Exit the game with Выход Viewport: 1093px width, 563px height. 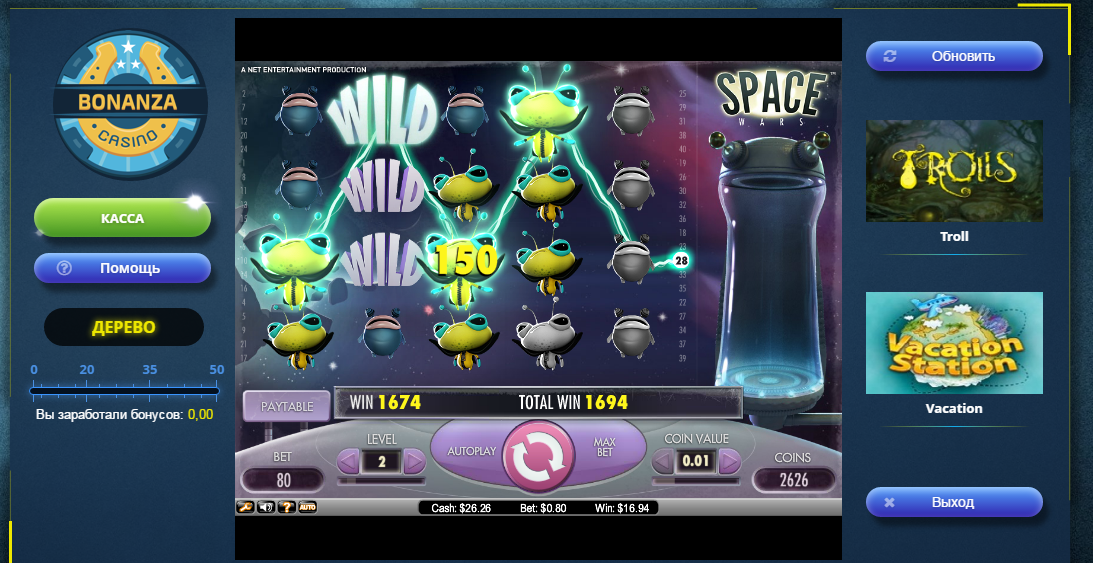[x=954, y=502]
